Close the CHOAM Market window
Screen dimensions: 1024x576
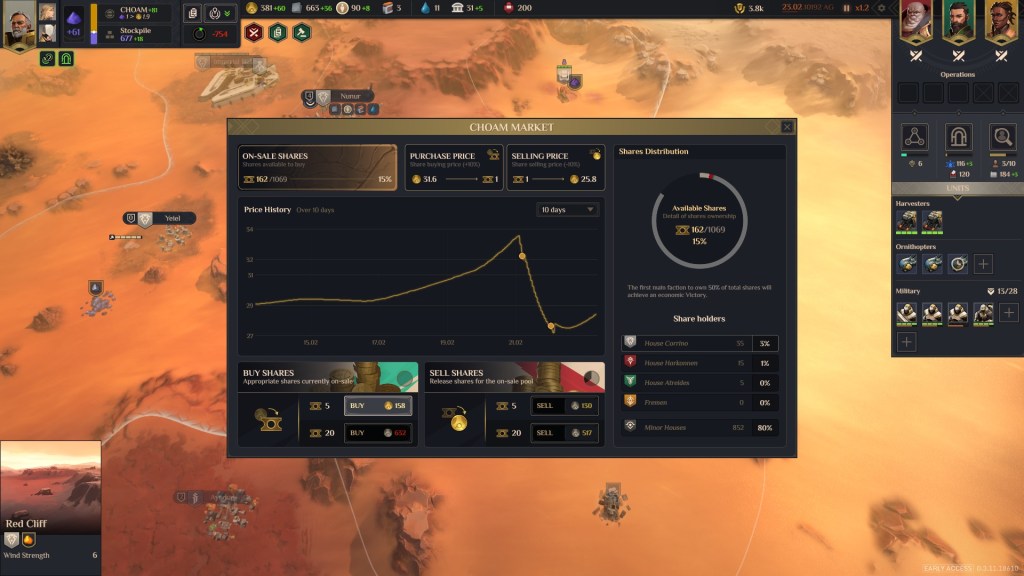pos(787,127)
